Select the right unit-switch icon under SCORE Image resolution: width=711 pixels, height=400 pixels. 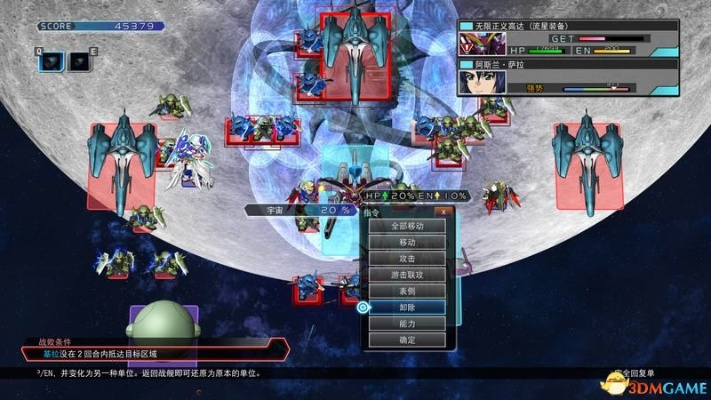tap(80, 62)
